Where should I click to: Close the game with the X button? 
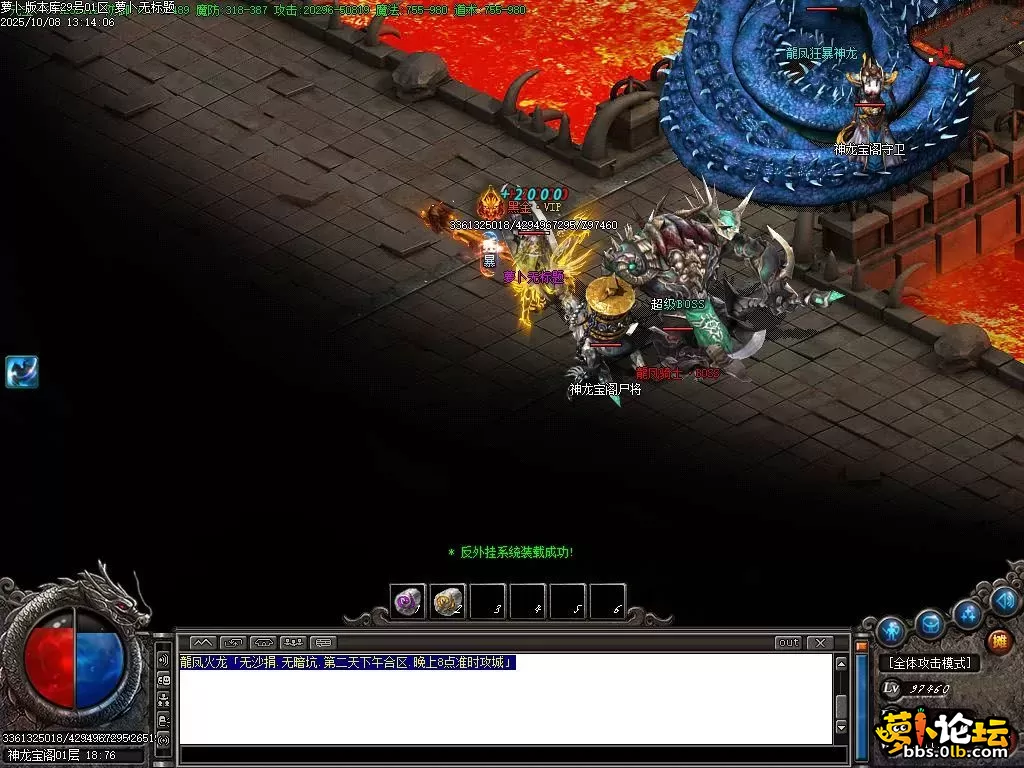coord(819,642)
